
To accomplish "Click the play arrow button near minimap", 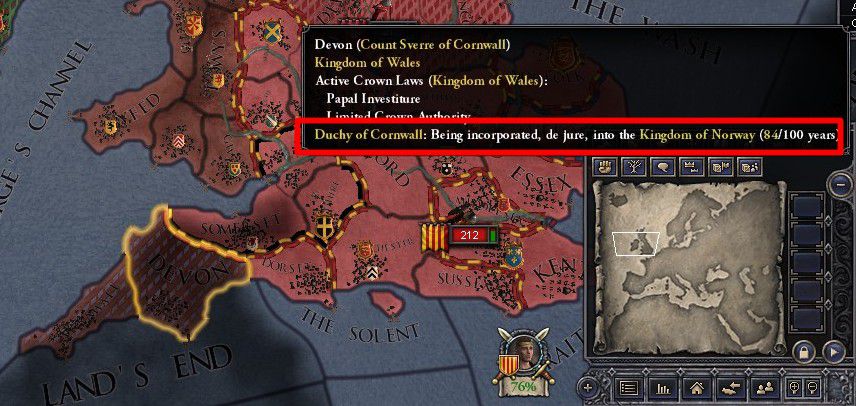I will tap(833, 352).
